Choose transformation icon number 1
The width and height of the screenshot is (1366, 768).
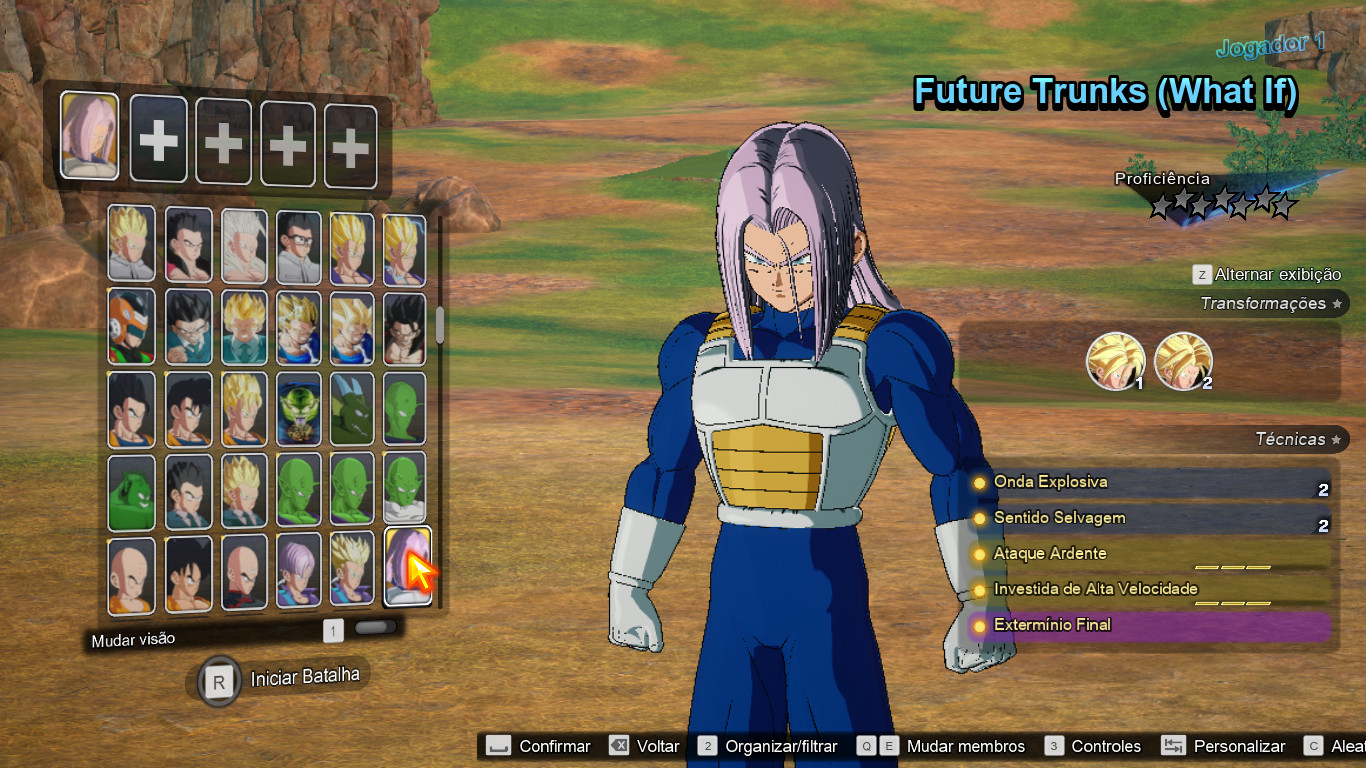click(1115, 361)
